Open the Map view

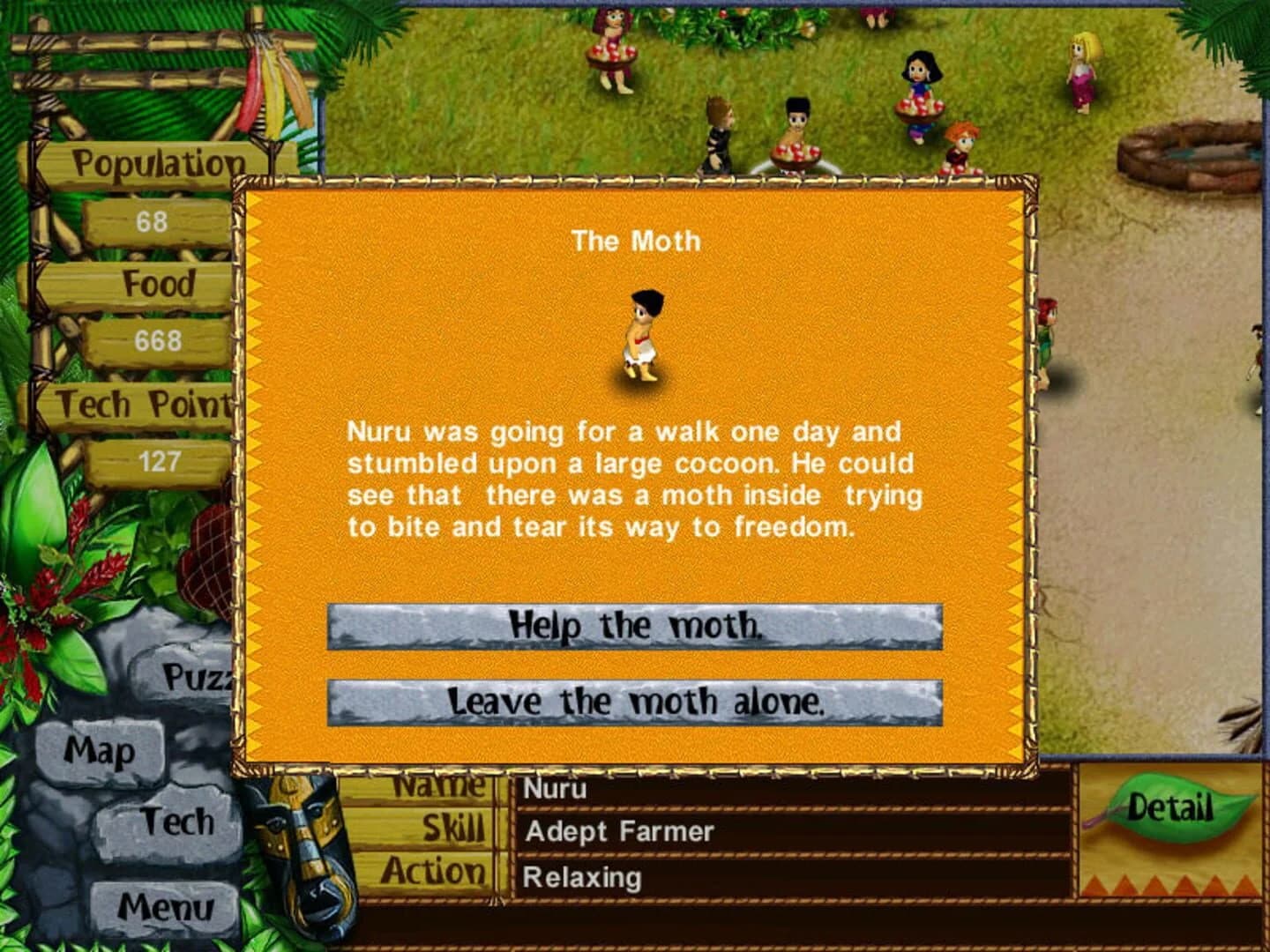(x=100, y=751)
